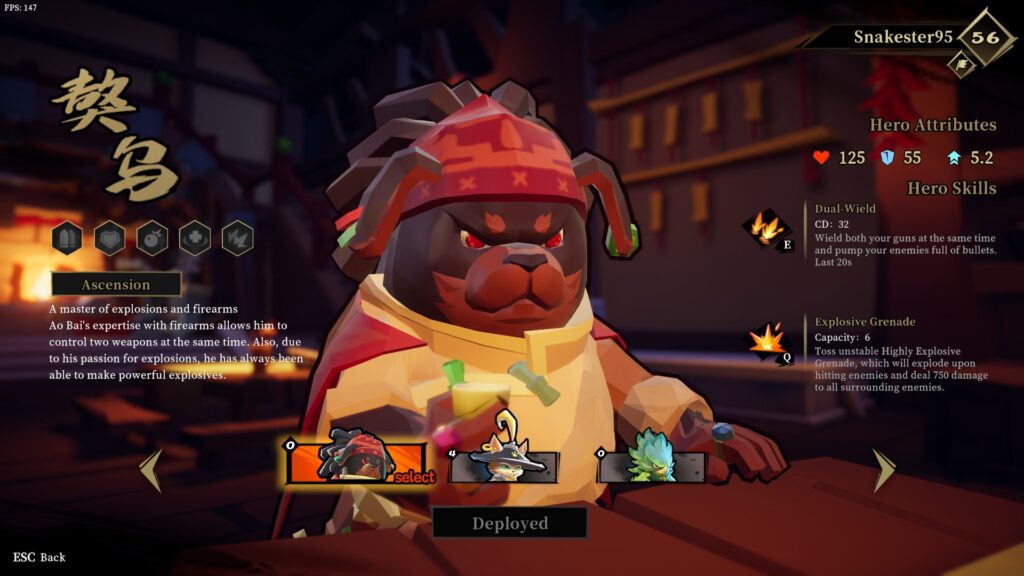This screenshot has height=576, width=1024.
Task: Pick the lightning ascension icon
Action: 237,238
